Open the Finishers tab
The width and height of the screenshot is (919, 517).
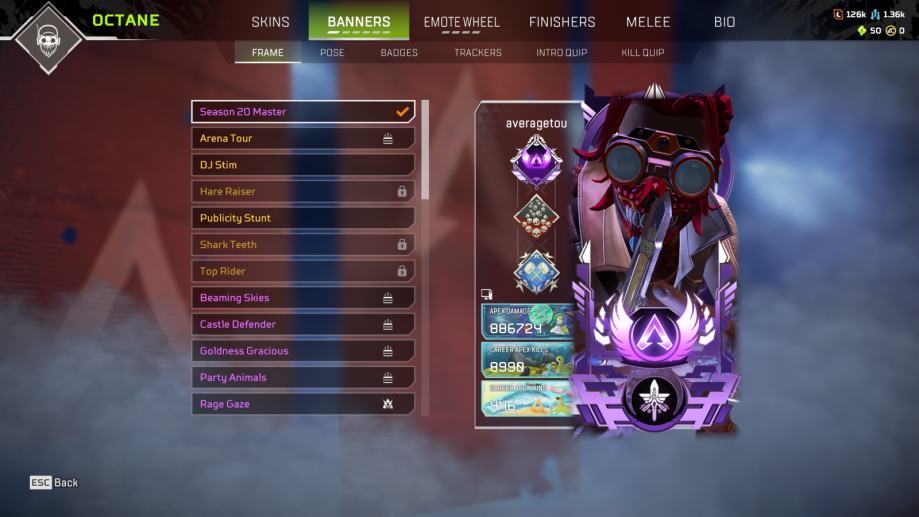(x=562, y=22)
